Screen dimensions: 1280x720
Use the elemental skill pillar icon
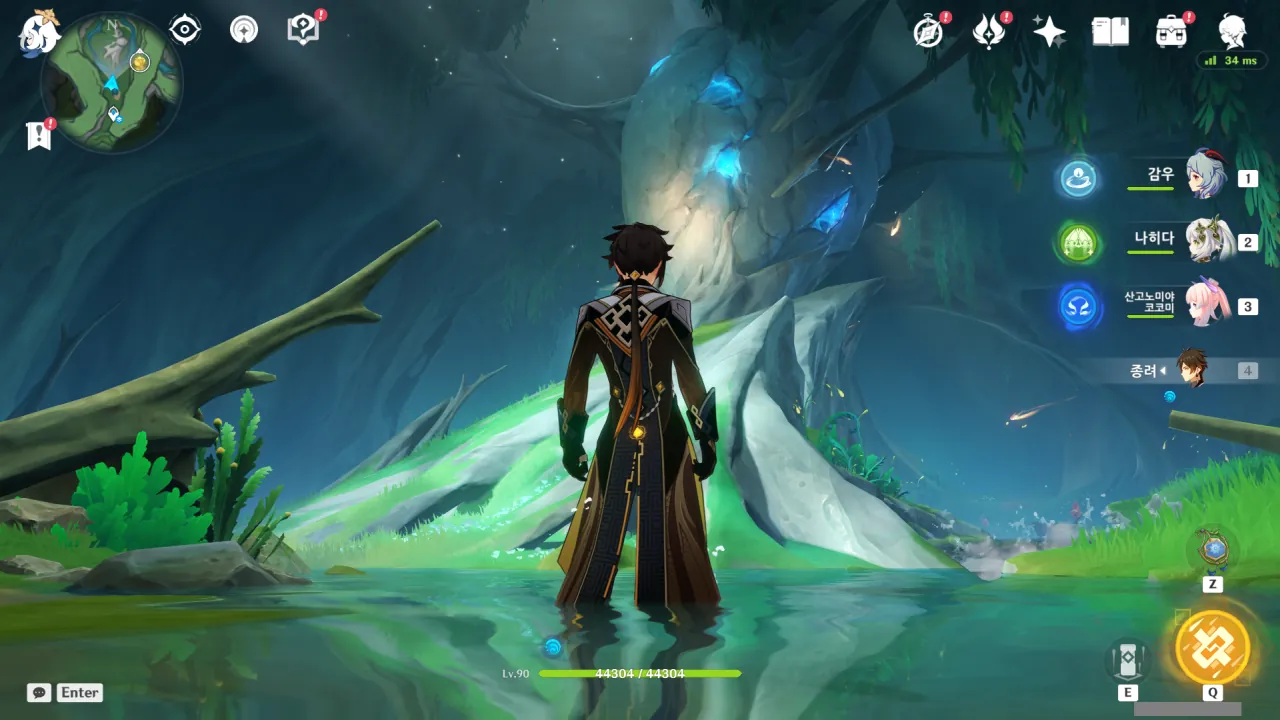[1128, 659]
